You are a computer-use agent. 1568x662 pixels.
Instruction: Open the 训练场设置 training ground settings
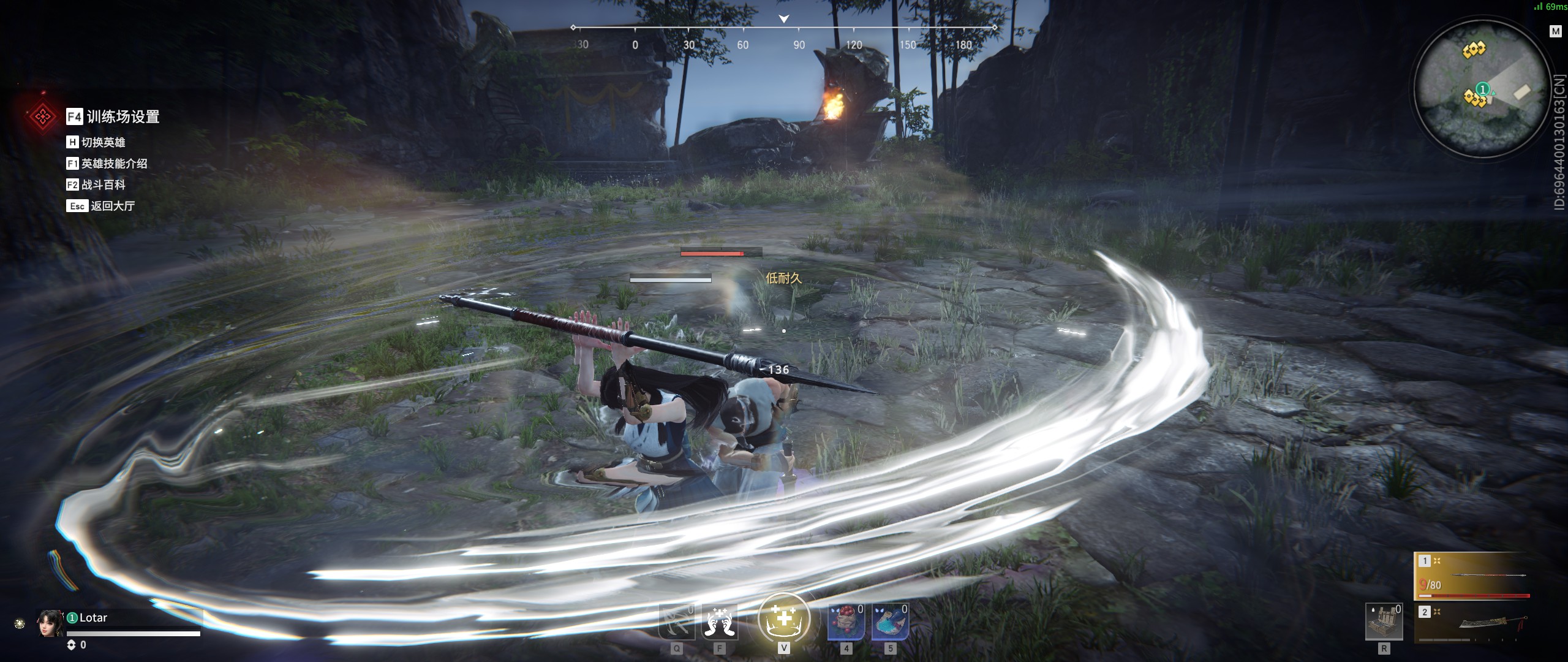(123, 116)
